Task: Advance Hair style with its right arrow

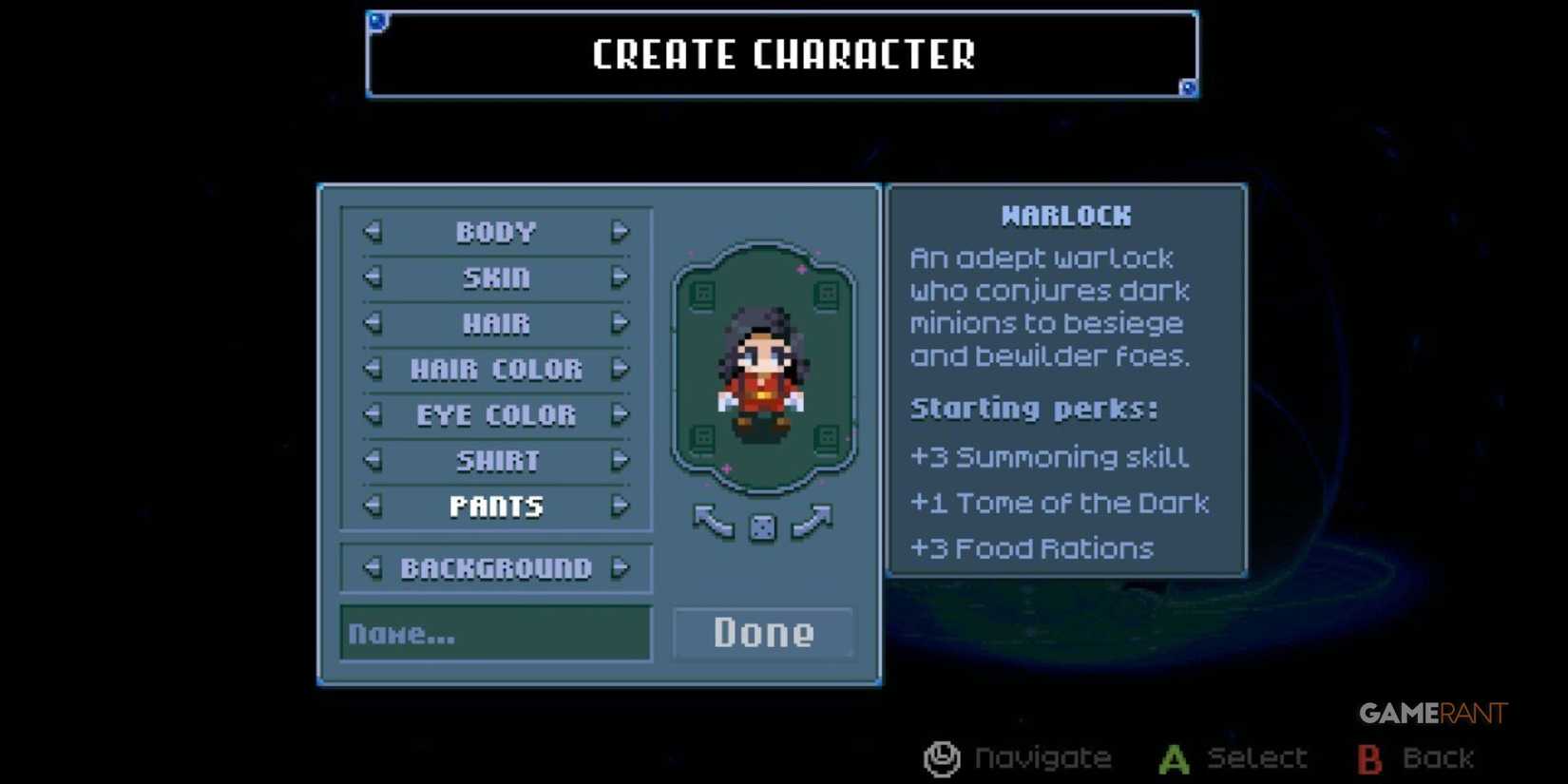Action: [621, 323]
